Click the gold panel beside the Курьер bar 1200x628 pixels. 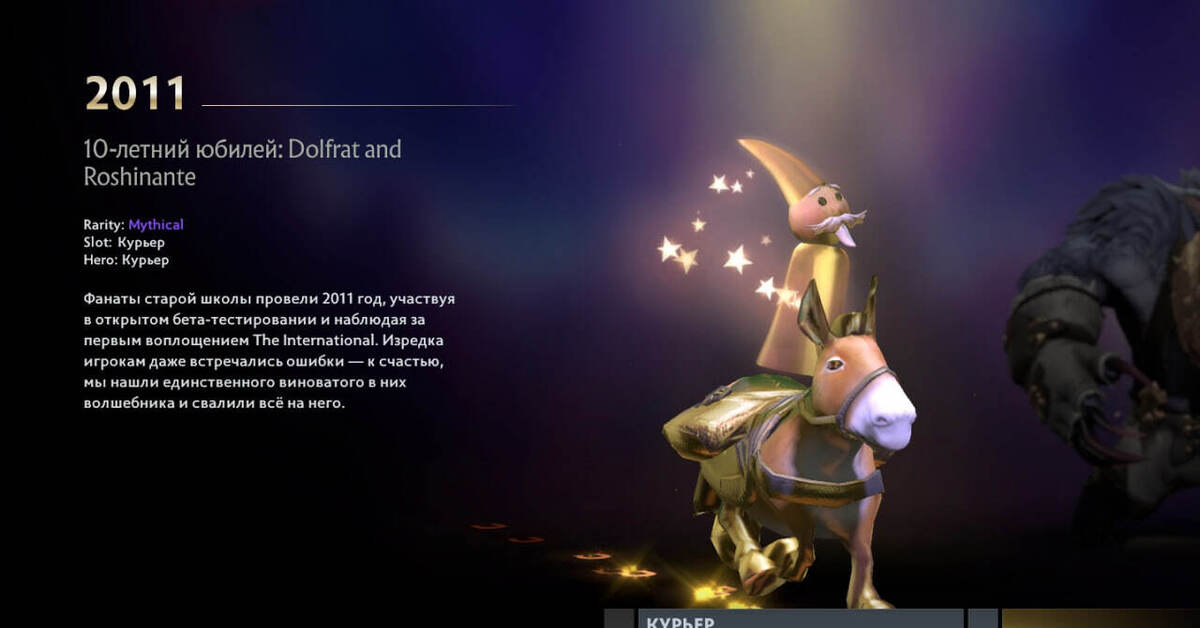(1100, 619)
